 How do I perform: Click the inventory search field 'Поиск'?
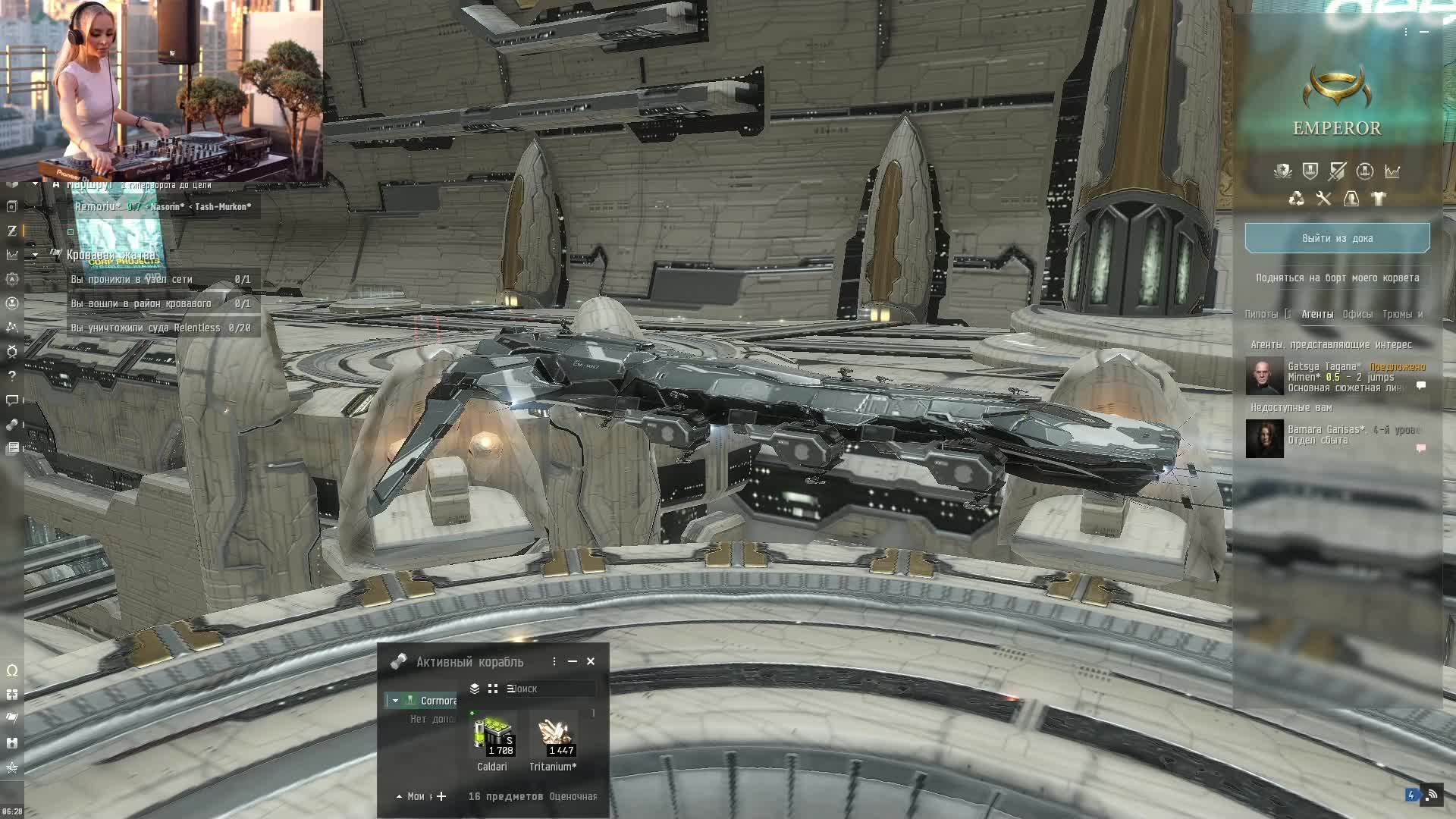(550, 689)
